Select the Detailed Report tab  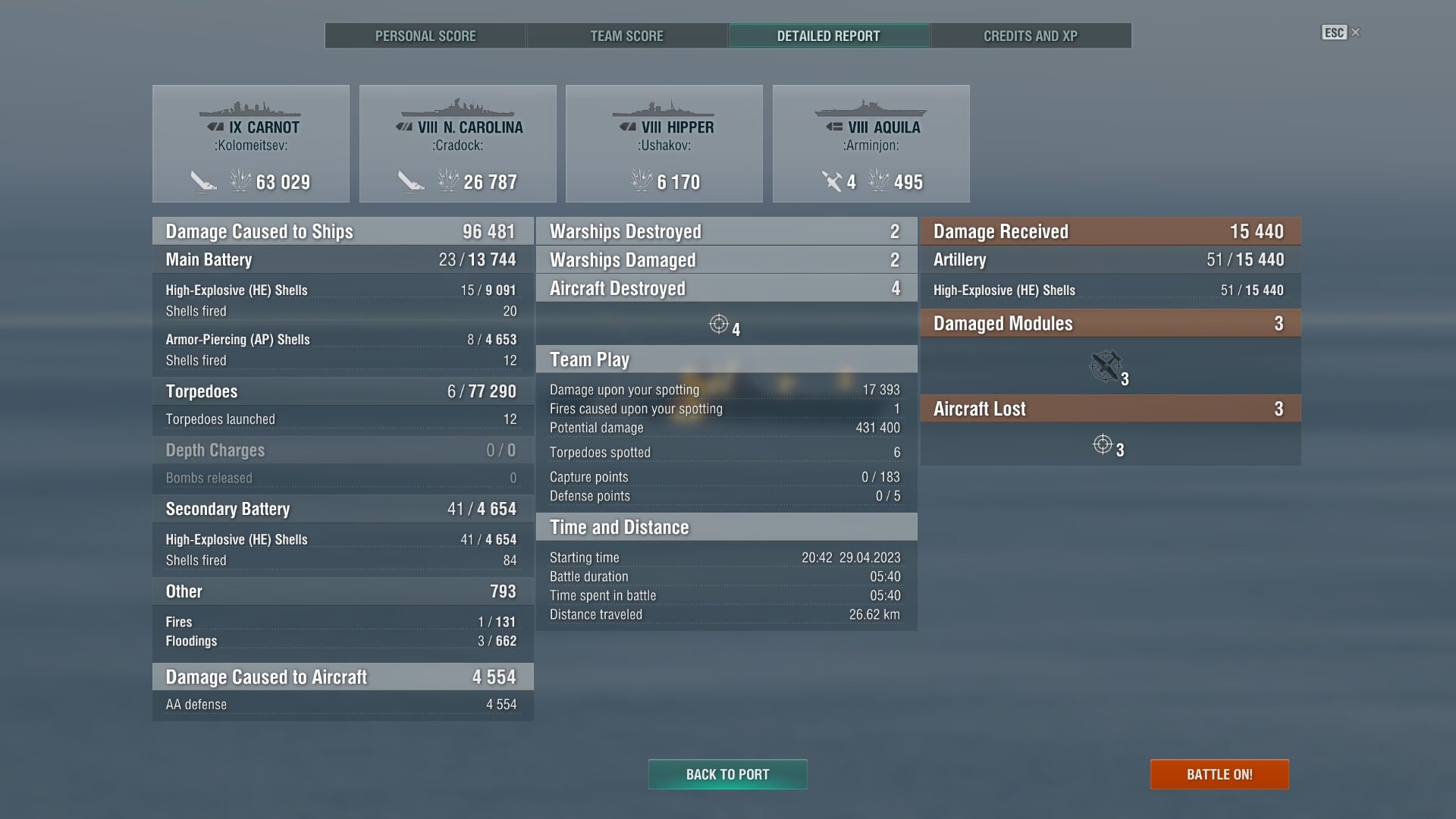[828, 36]
